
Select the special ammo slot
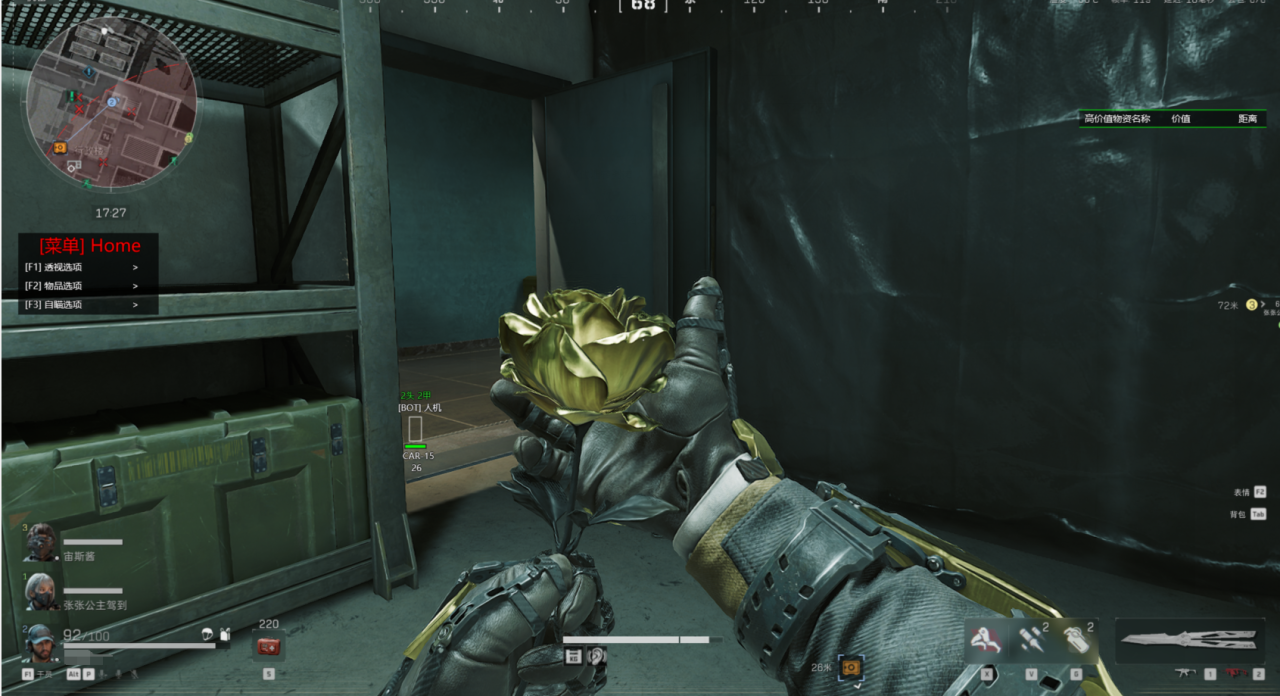coord(1031,639)
